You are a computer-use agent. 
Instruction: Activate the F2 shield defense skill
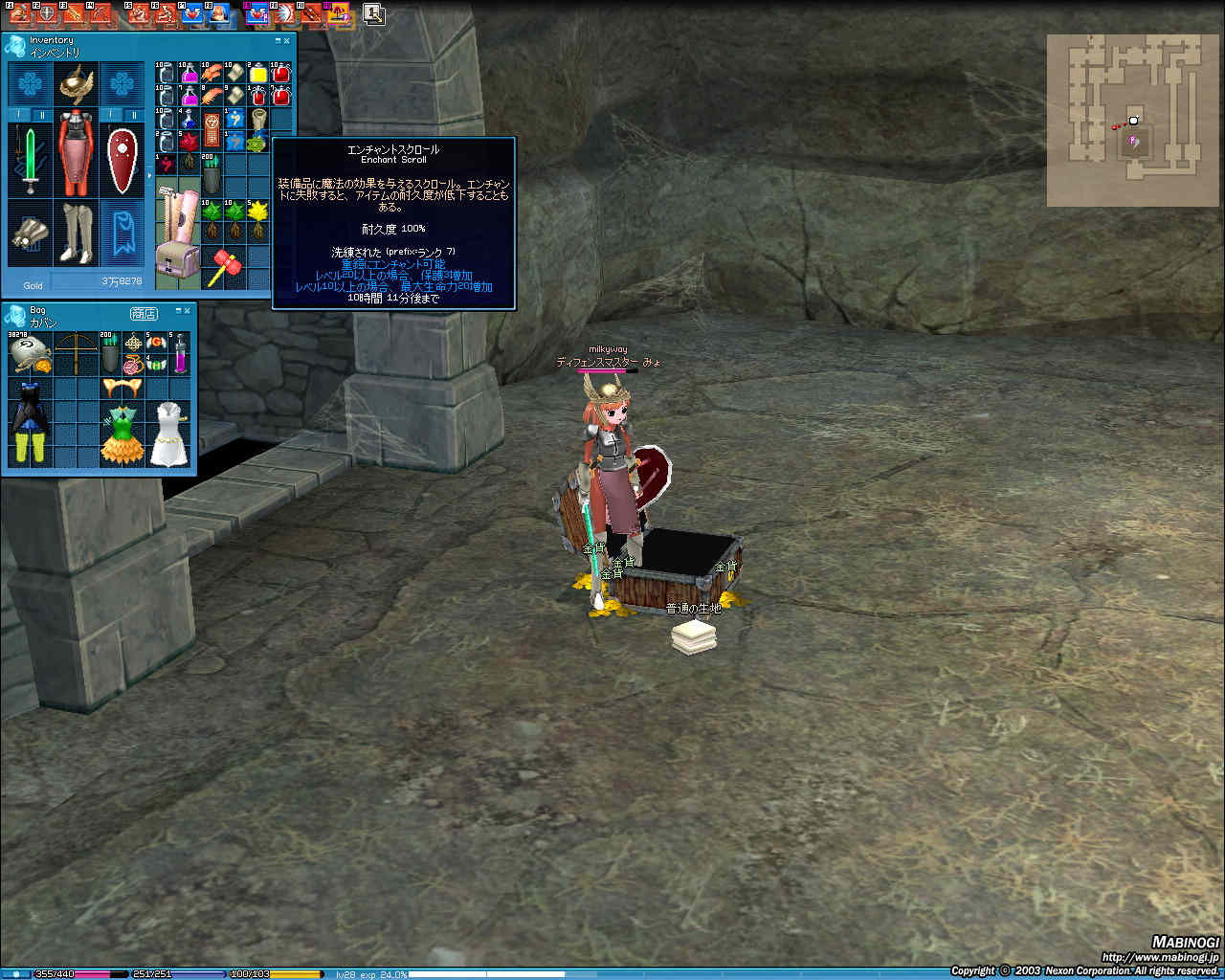47,13
